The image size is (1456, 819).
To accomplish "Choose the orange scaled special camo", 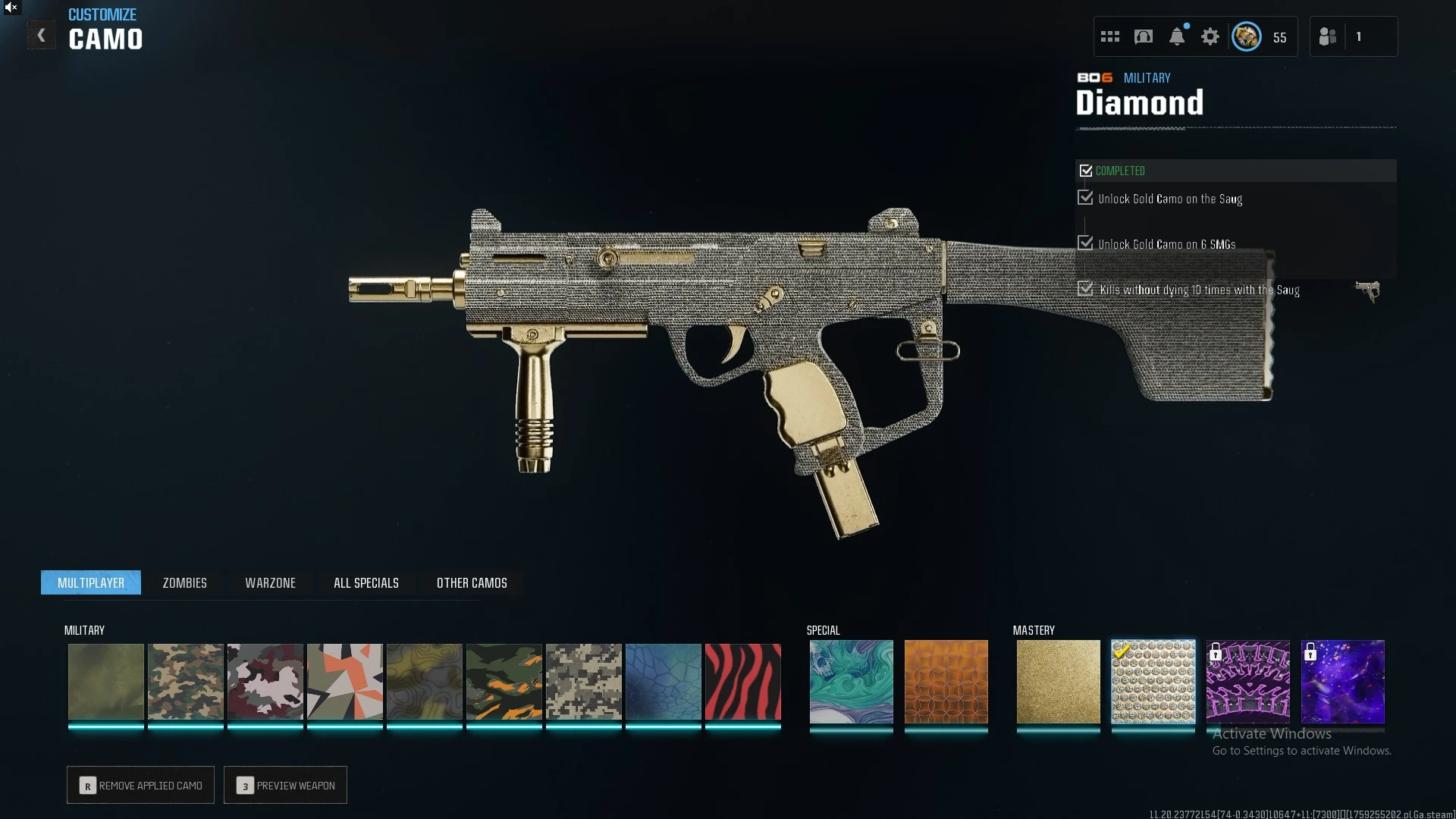I will pyautogui.click(x=946, y=681).
